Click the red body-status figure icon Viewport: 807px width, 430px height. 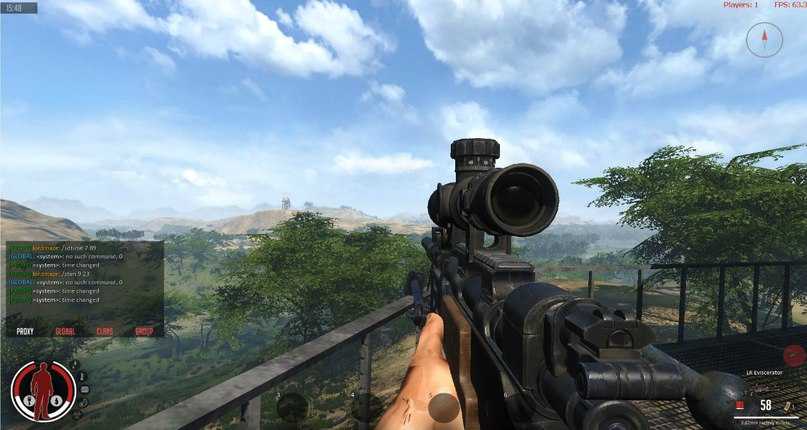[x=42, y=389]
